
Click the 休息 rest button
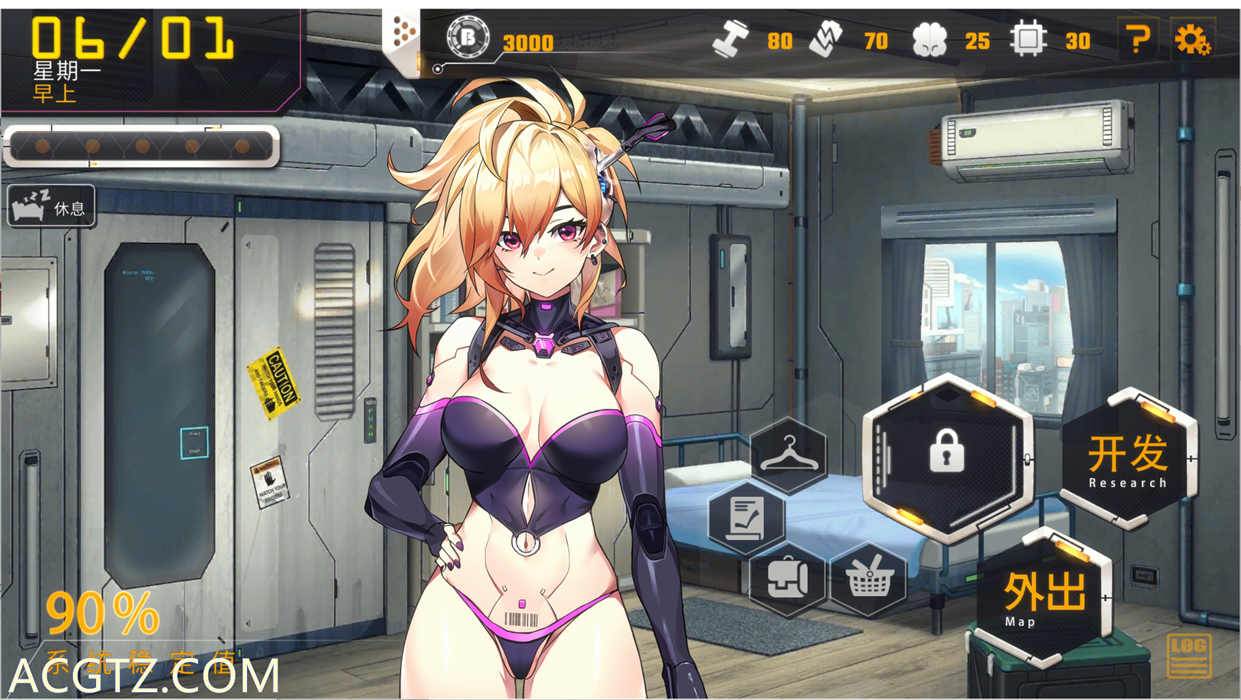tap(52, 207)
